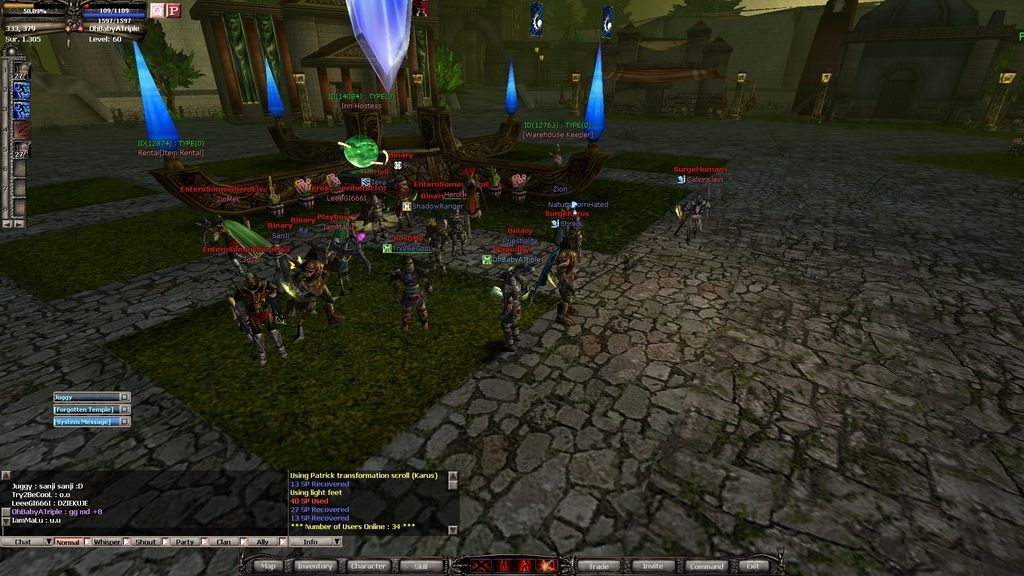This screenshot has height=576, width=1024.
Task: Select the Ally chat channel
Action: pyautogui.click(x=263, y=542)
